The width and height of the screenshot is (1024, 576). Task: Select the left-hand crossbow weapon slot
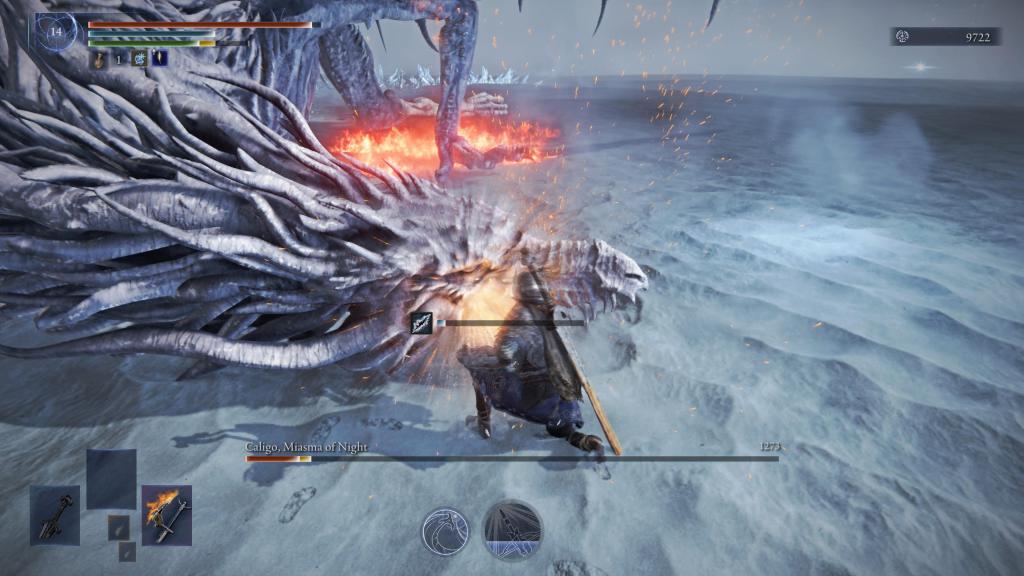coord(54,515)
